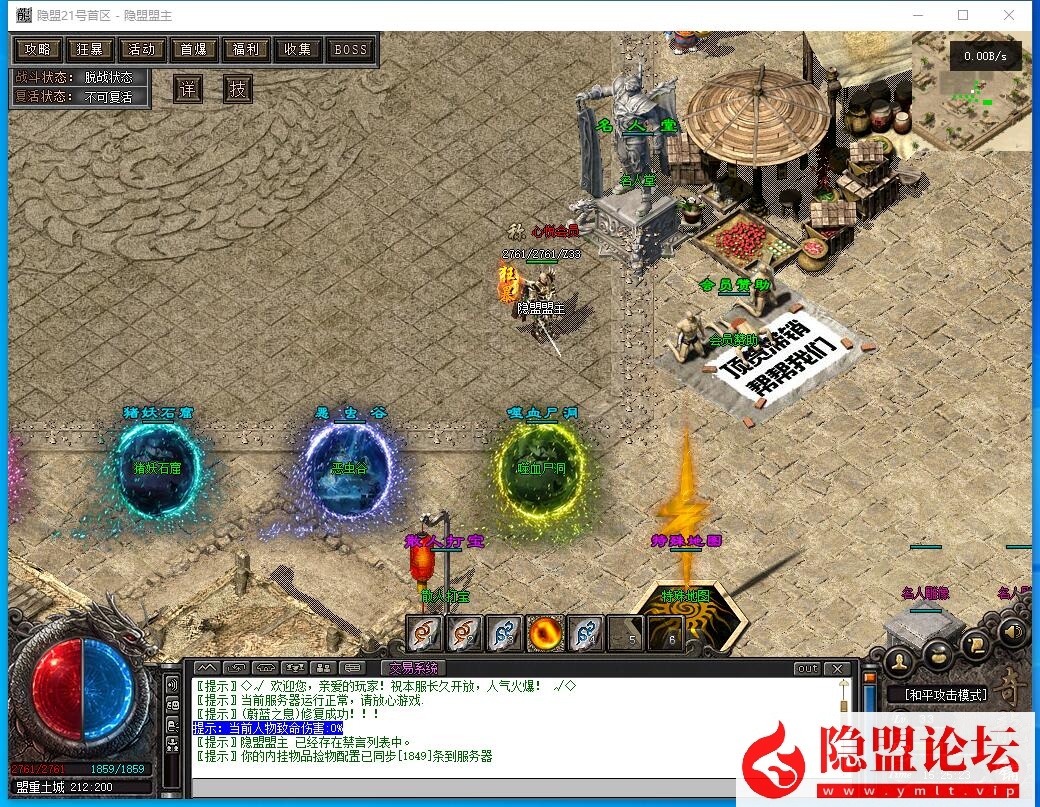The width and height of the screenshot is (1040, 807).
Task: Maximize the game window
Action: click(963, 15)
